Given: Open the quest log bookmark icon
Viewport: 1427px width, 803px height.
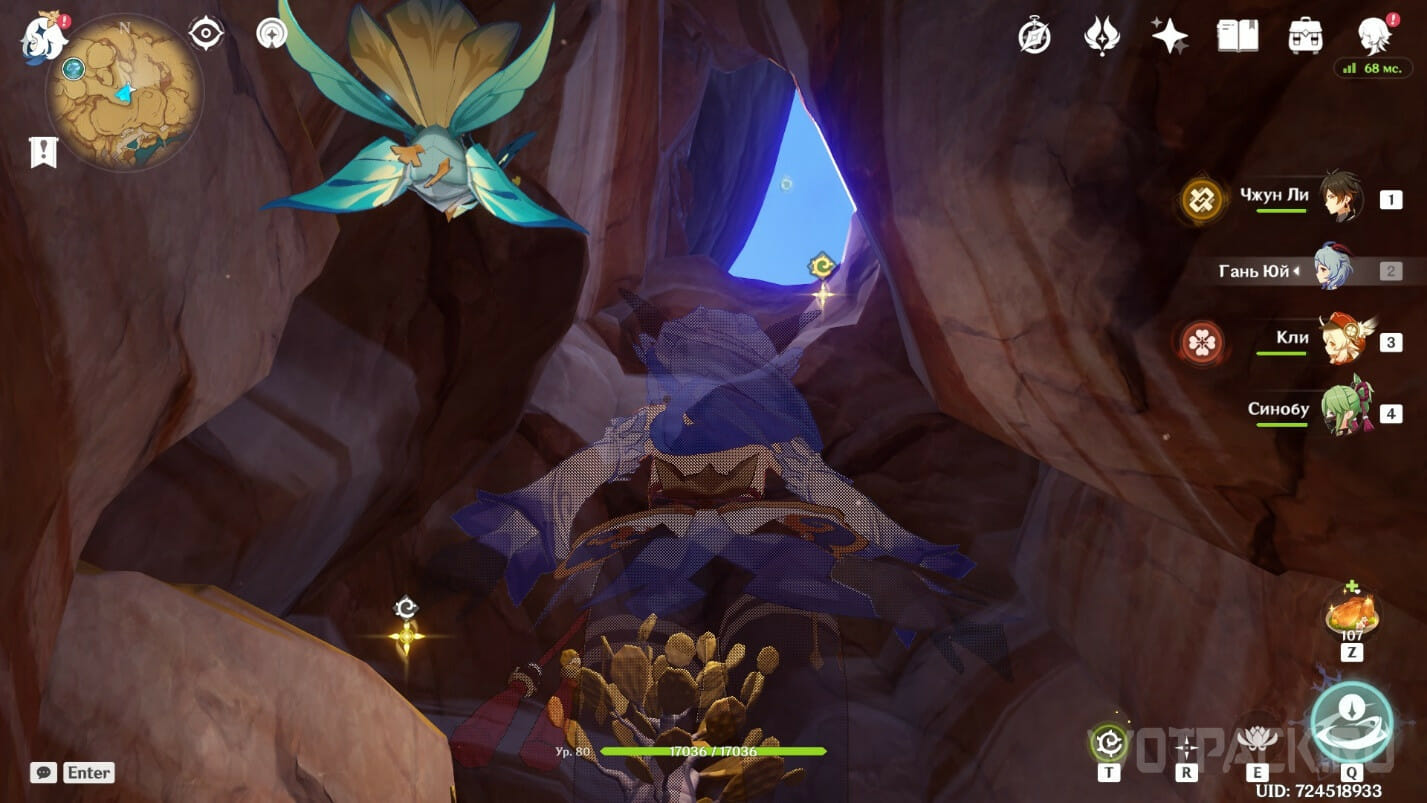Looking at the screenshot, I should coord(44,152).
